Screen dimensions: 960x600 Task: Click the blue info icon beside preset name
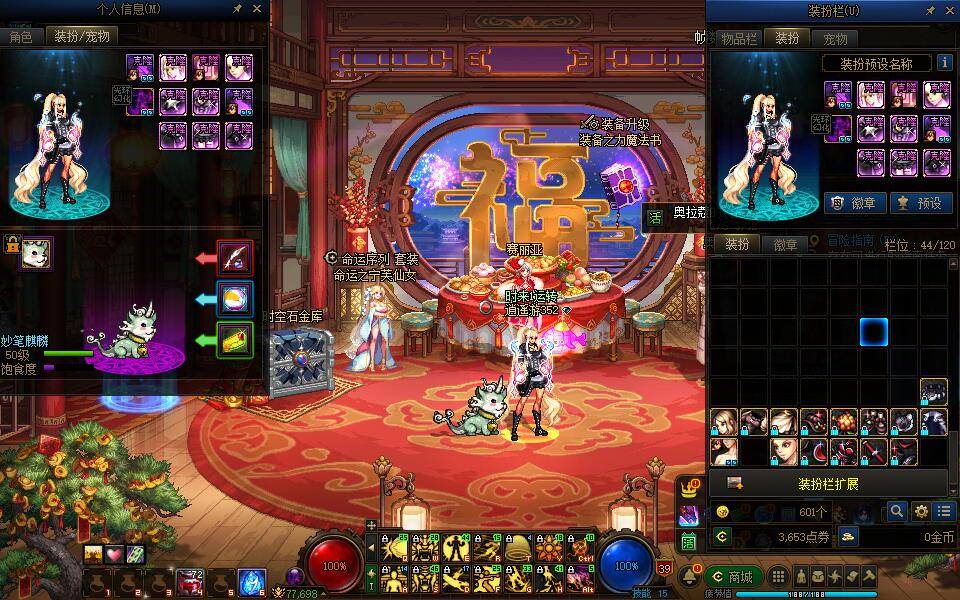[x=943, y=62]
